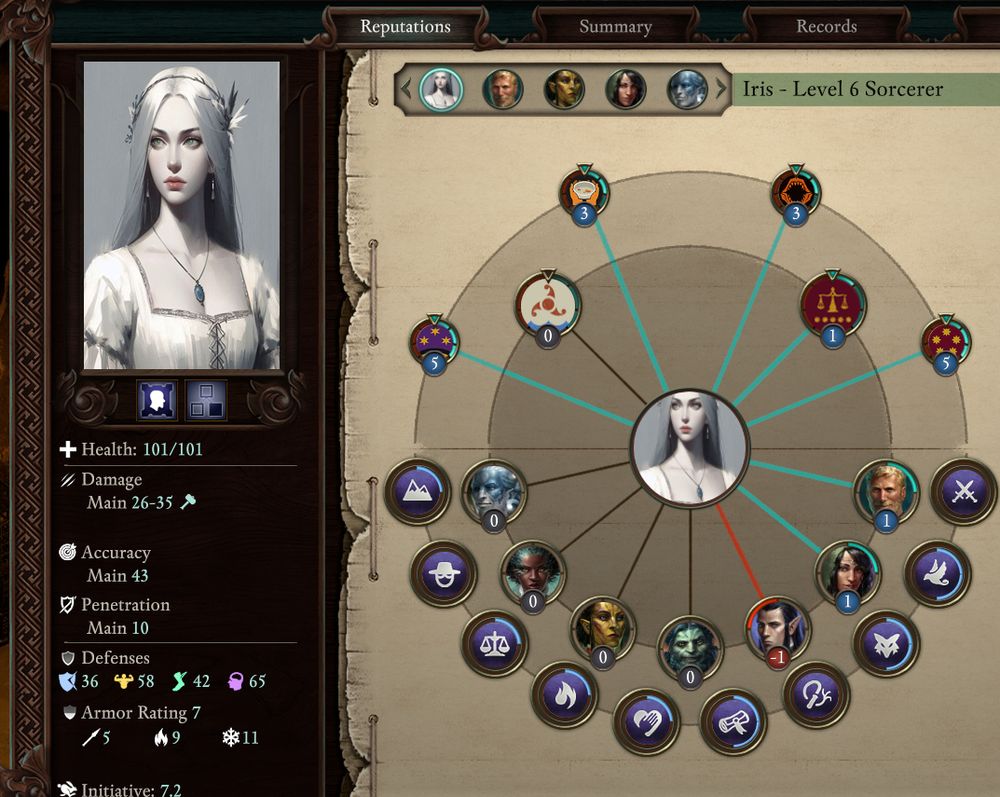
Task: Click the scroll disposition icon
Action: click(733, 719)
